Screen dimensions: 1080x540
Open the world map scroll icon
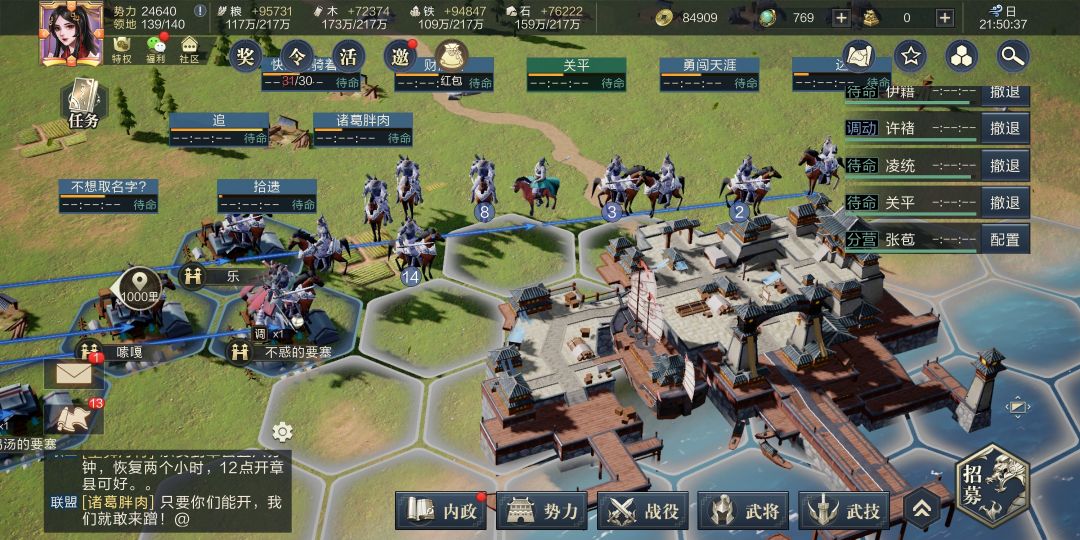click(x=859, y=56)
